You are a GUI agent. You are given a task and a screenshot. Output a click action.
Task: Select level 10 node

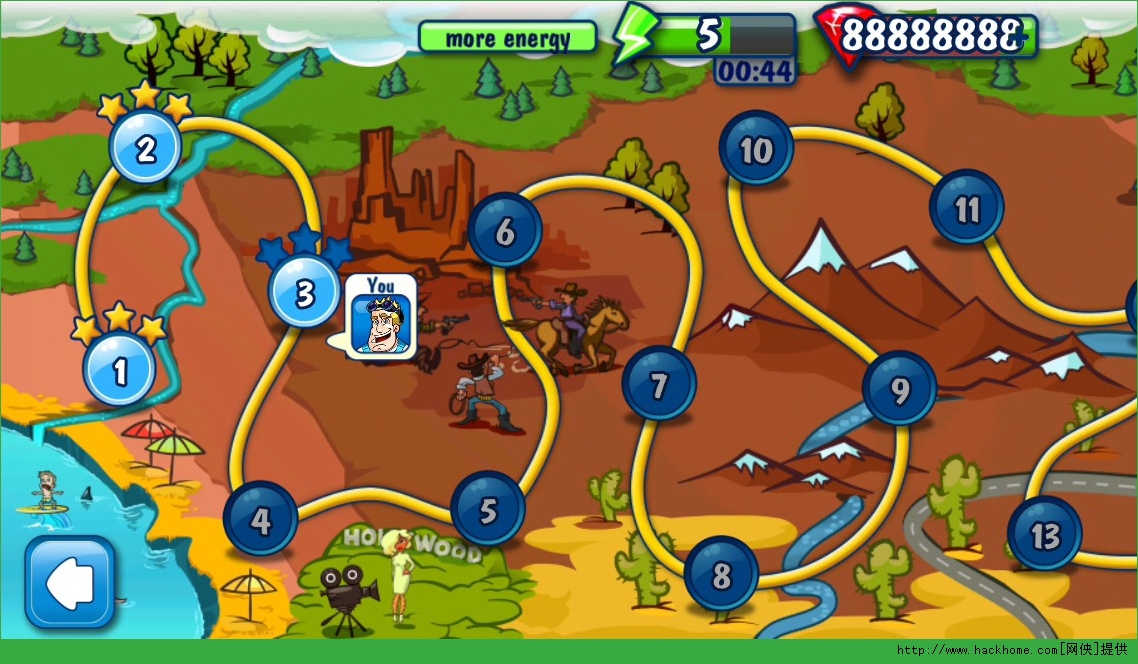click(756, 150)
